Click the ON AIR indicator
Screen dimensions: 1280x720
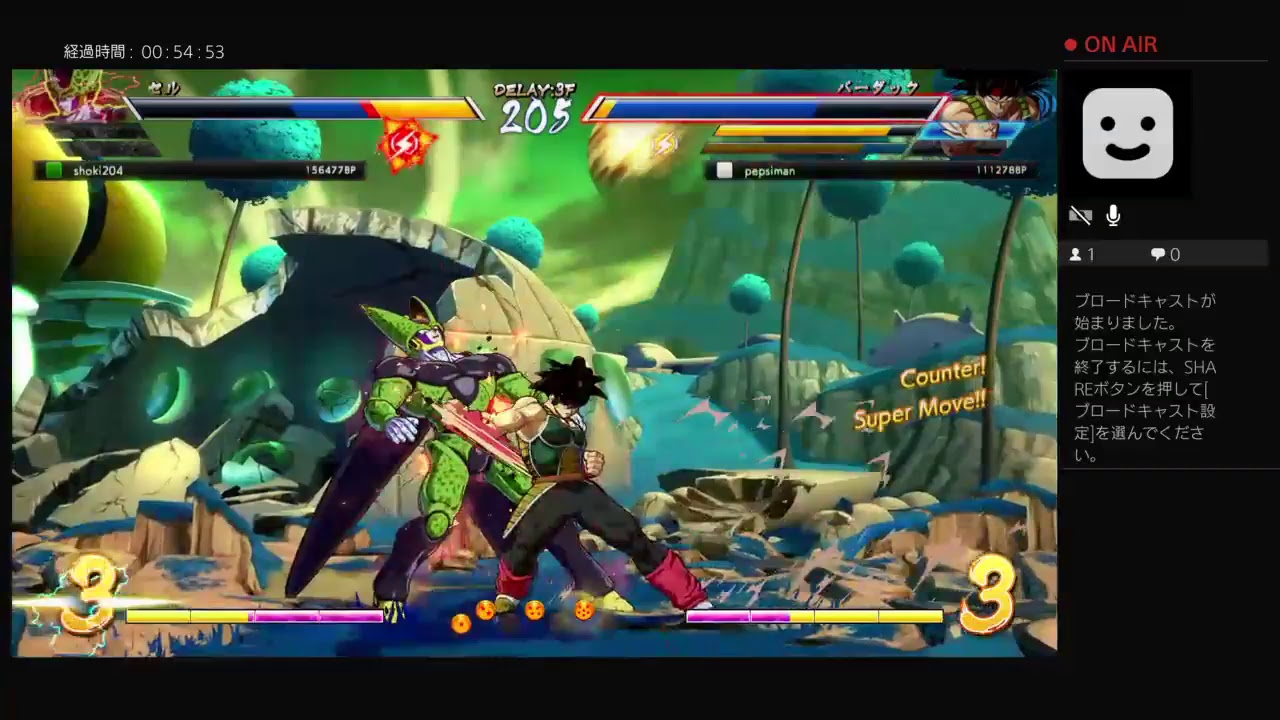[x=1110, y=44]
